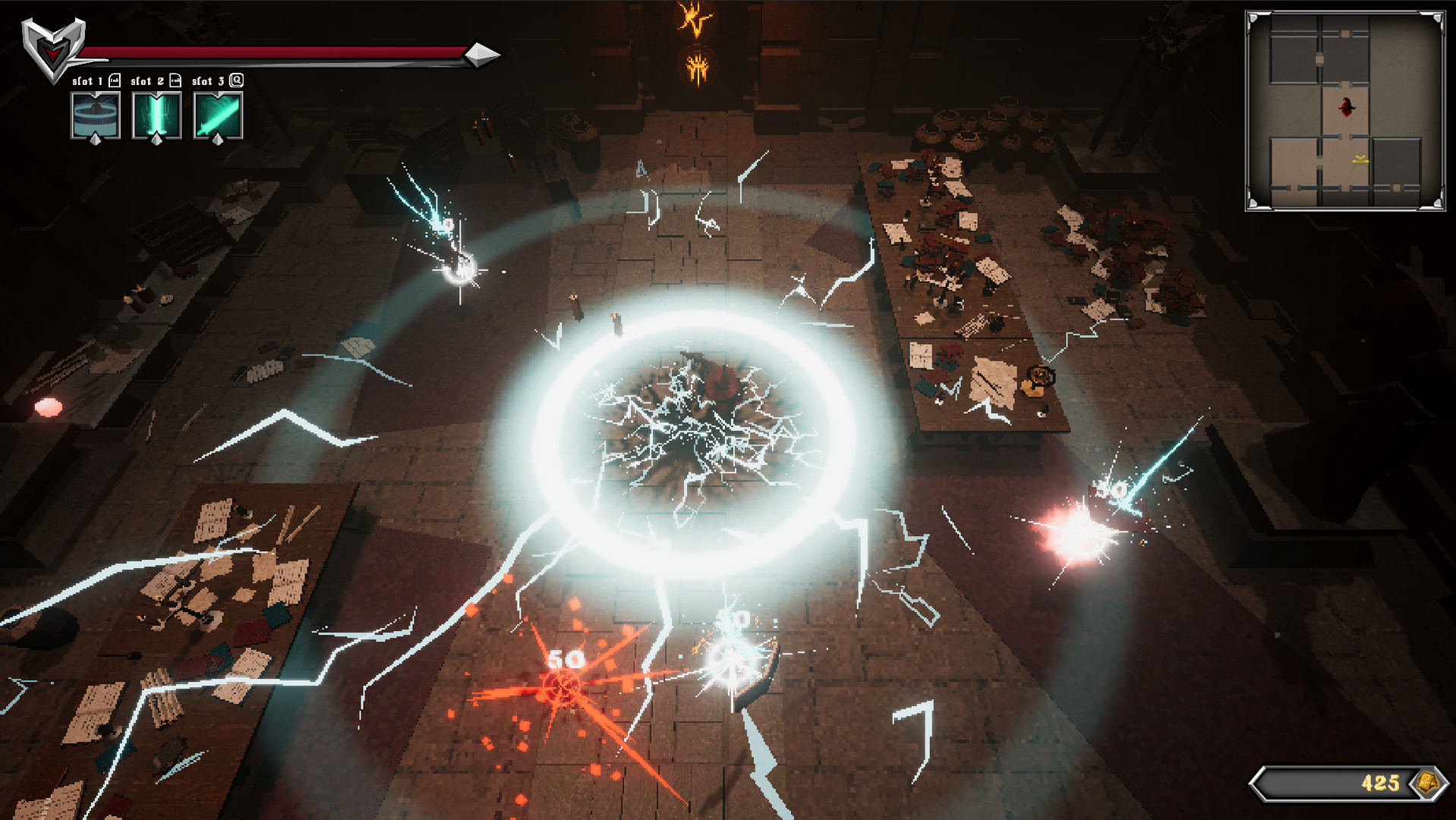This screenshot has width=1456, height=820.
Task: Toggle the rmb binding badge on Slot 2
Action: 175,80
